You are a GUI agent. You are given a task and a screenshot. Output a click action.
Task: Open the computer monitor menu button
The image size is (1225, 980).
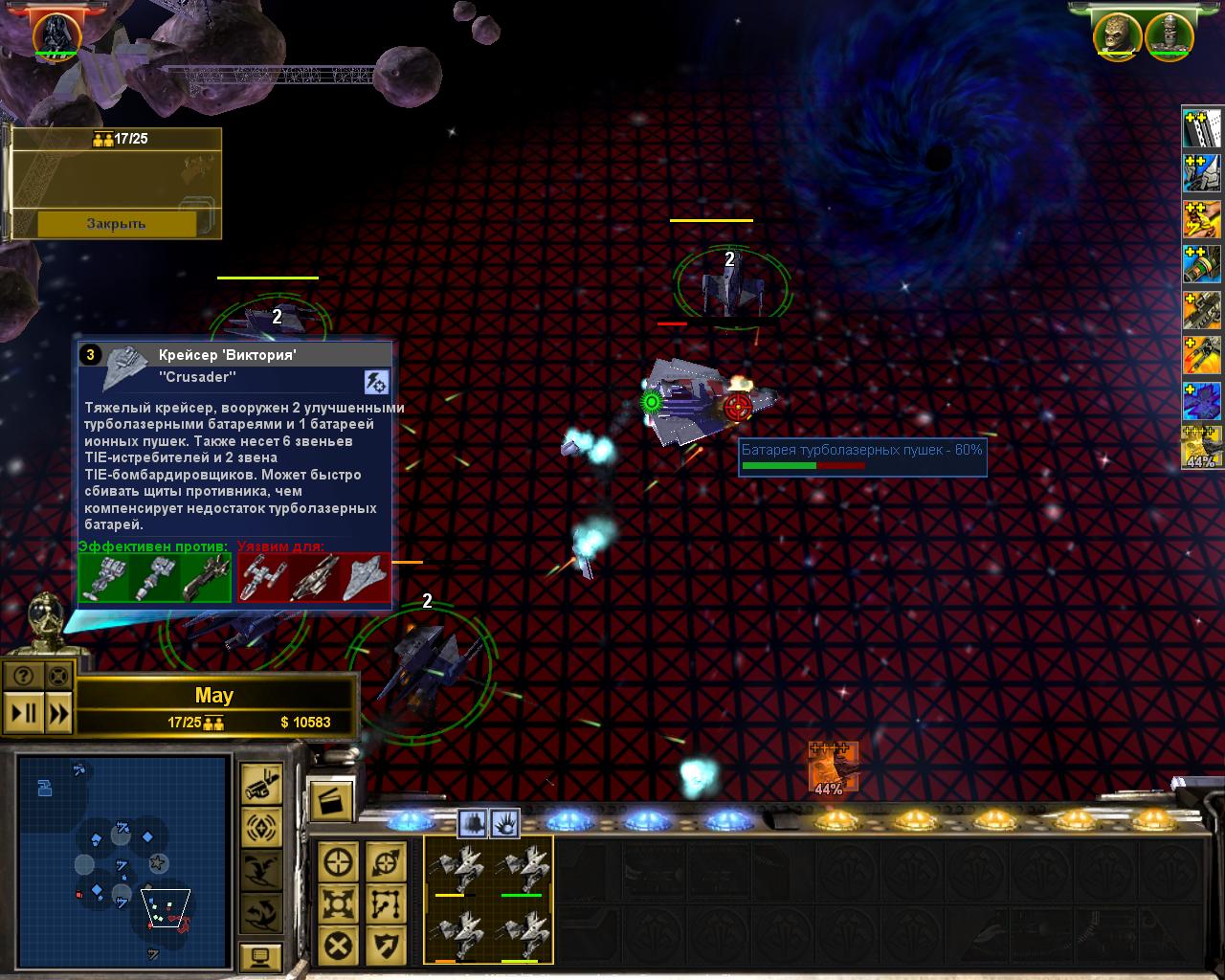[260, 956]
